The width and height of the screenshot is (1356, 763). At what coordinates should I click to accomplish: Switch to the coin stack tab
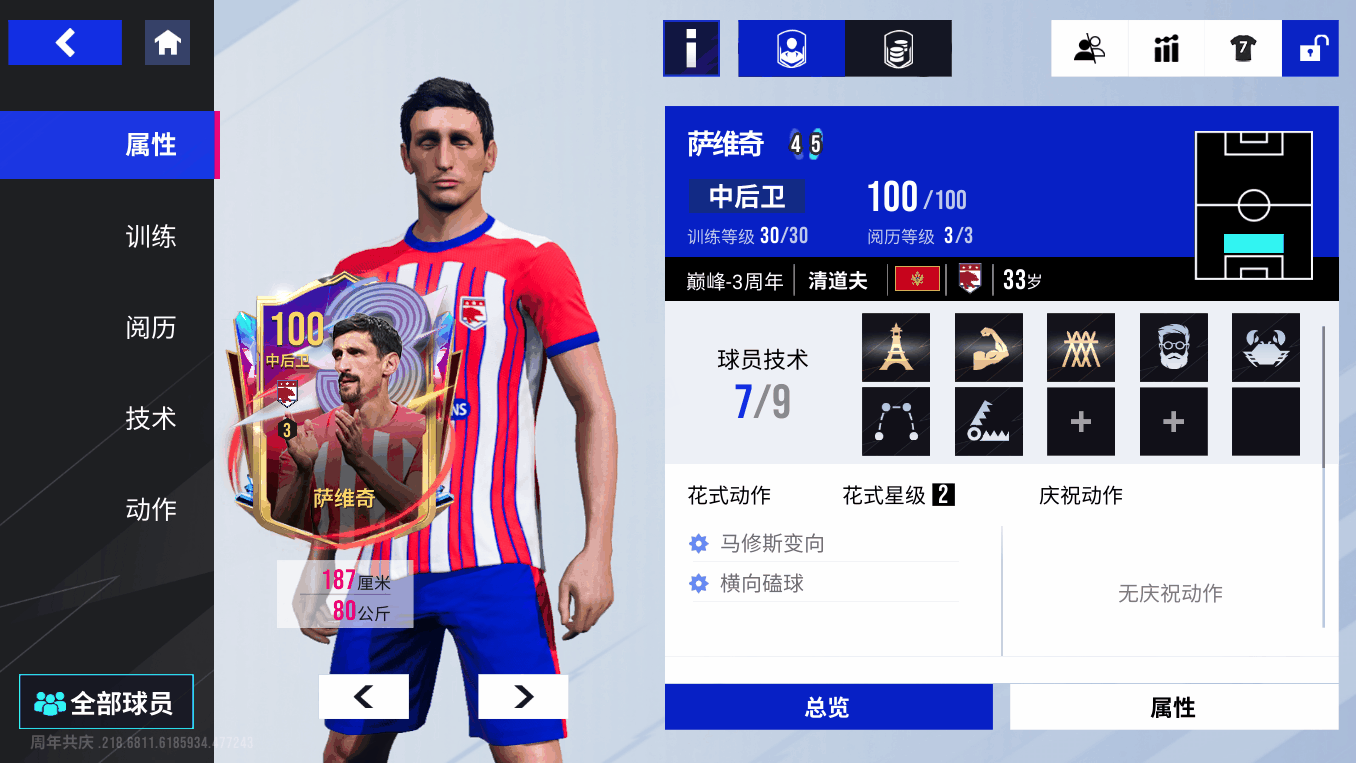tap(898, 48)
